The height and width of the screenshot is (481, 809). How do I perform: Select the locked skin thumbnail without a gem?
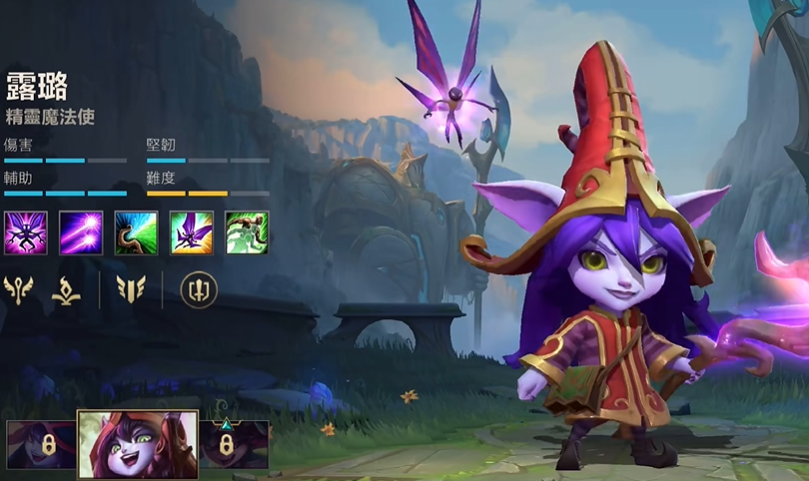click(41, 445)
